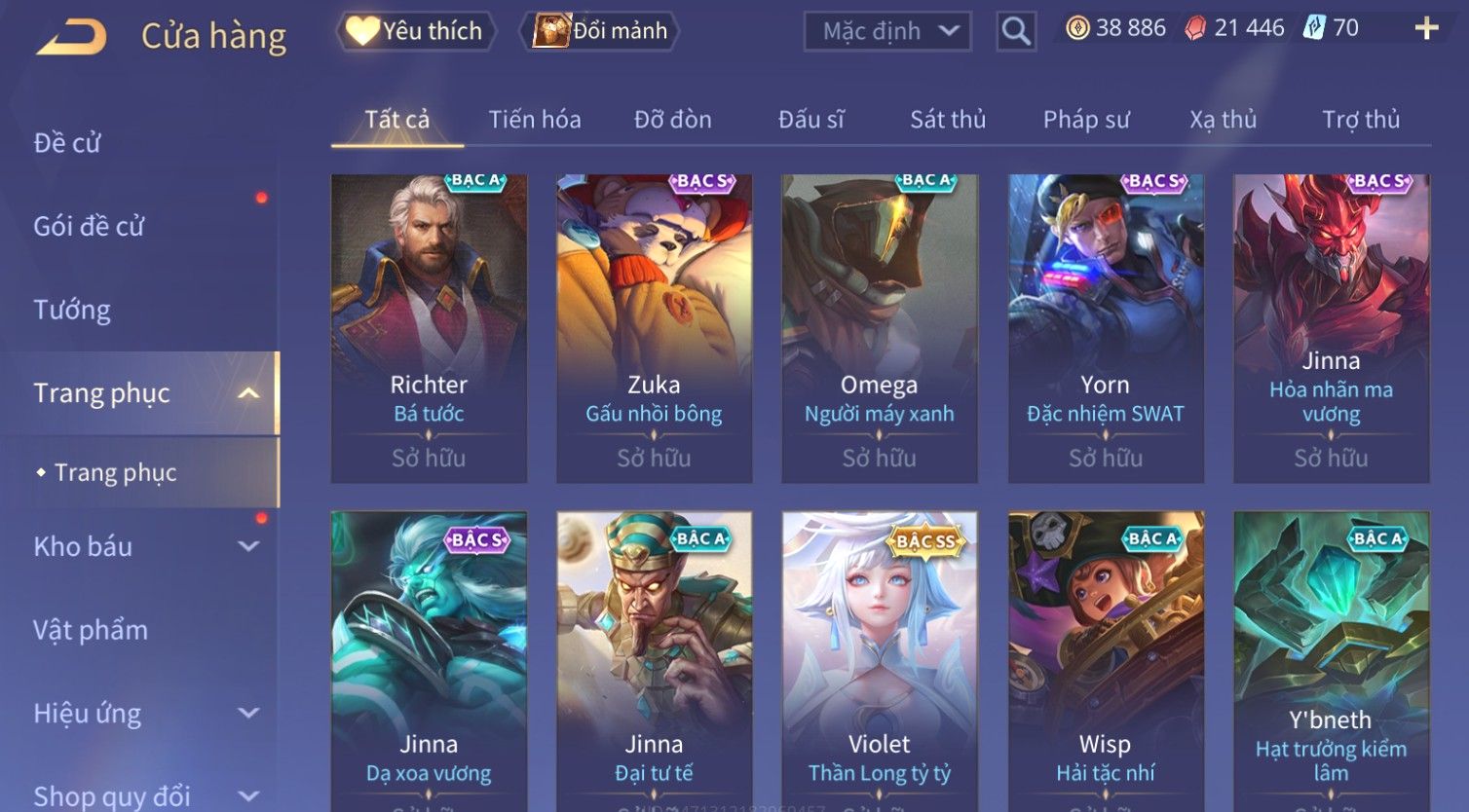The height and width of the screenshot is (812, 1469).
Task: Switch to the Tiến hóa tab
Action: click(x=535, y=120)
